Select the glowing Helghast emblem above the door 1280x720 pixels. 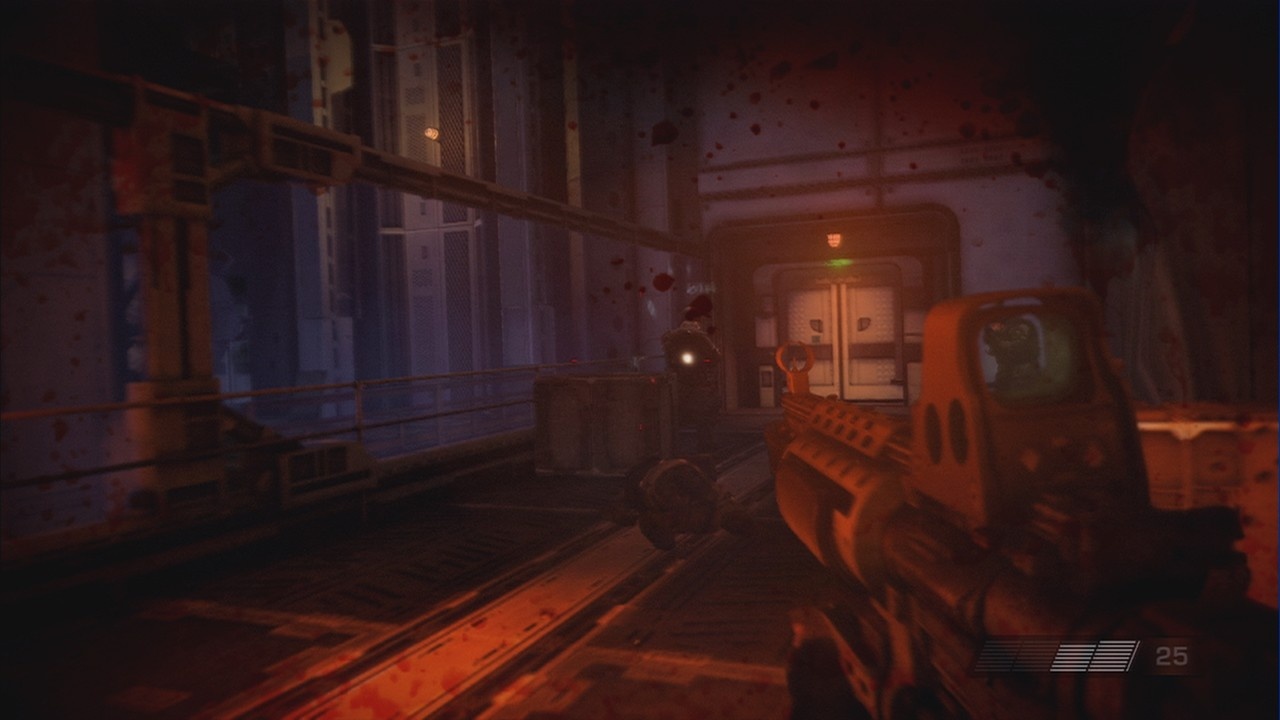pyautogui.click(x=834, y=238)
